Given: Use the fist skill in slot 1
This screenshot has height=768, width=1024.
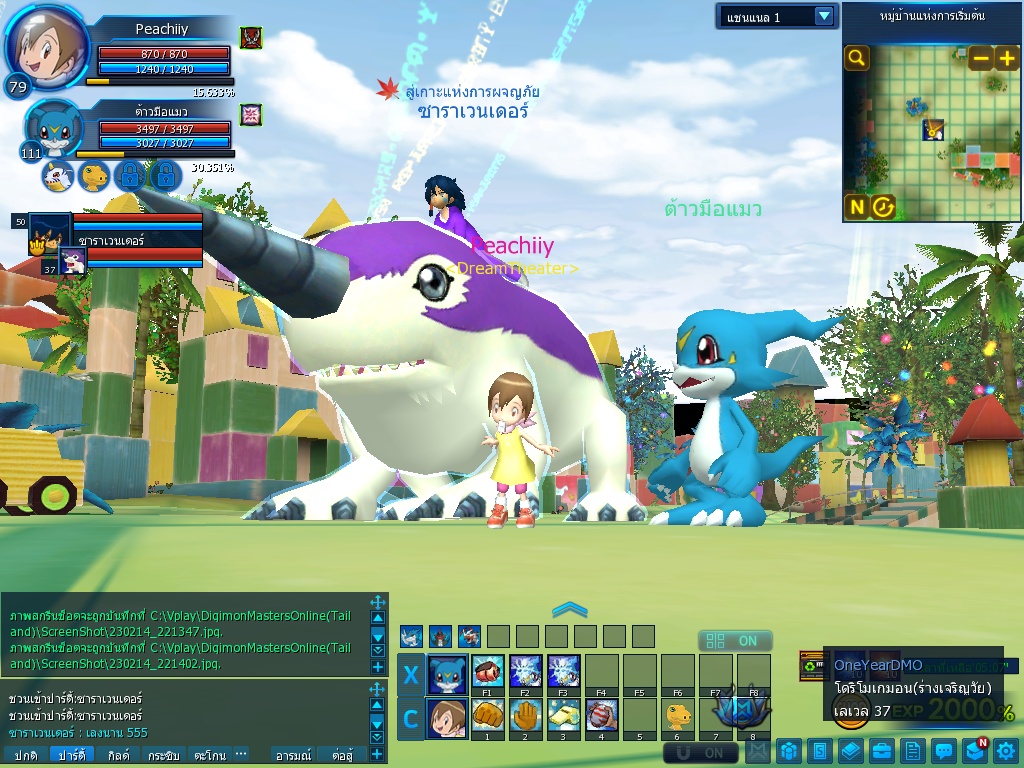Looking at the screenshot, I should click(x=487, y=716).
